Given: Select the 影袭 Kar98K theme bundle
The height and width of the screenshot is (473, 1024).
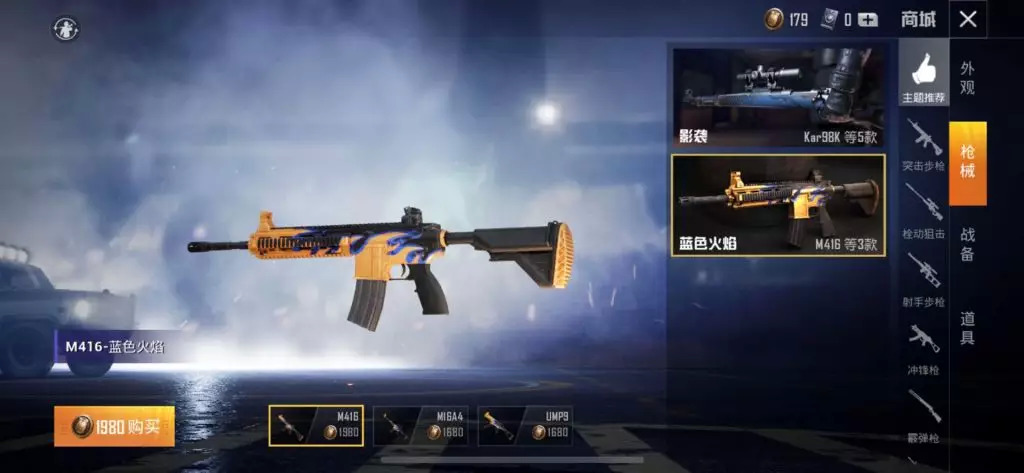Looking at the screenshot, I should click(778, 97).
